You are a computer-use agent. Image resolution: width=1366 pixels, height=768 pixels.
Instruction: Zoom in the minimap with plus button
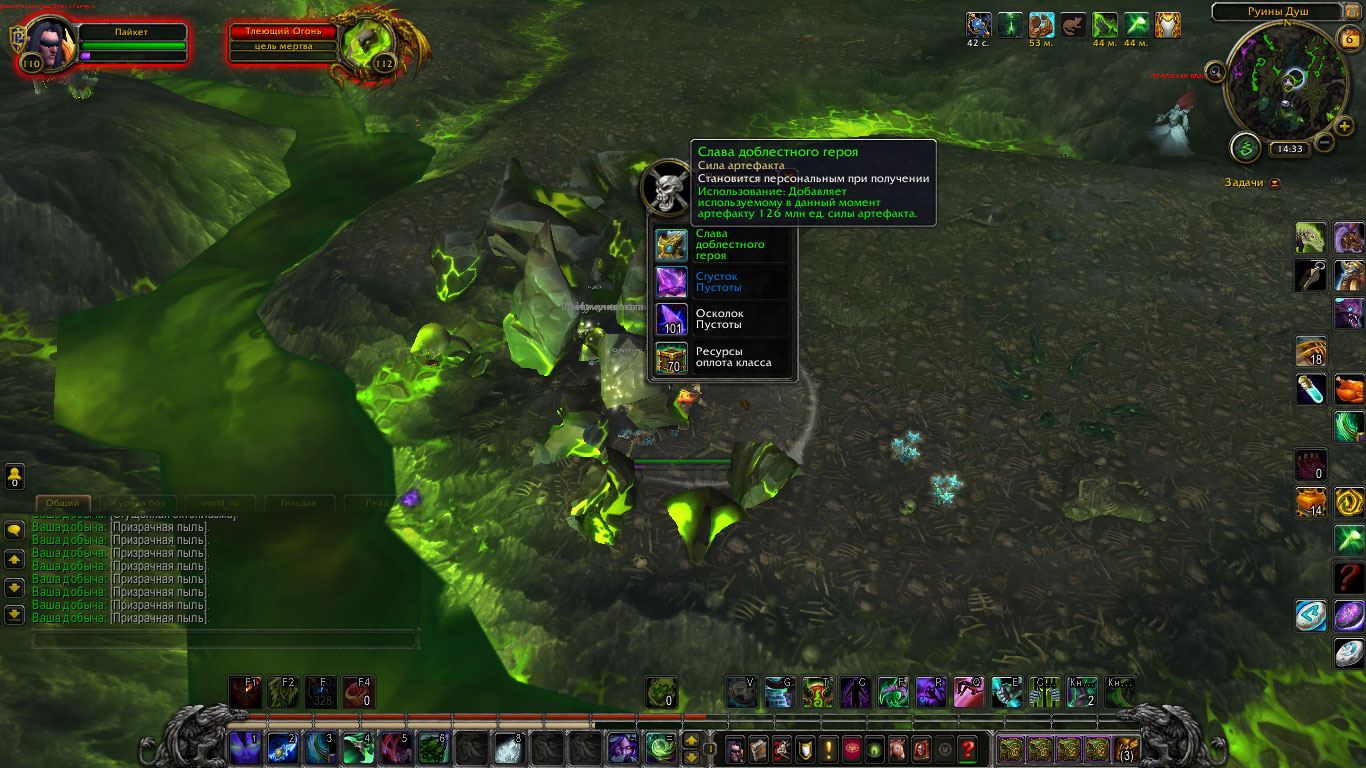pyautogui.click(x=1345, y=126)
